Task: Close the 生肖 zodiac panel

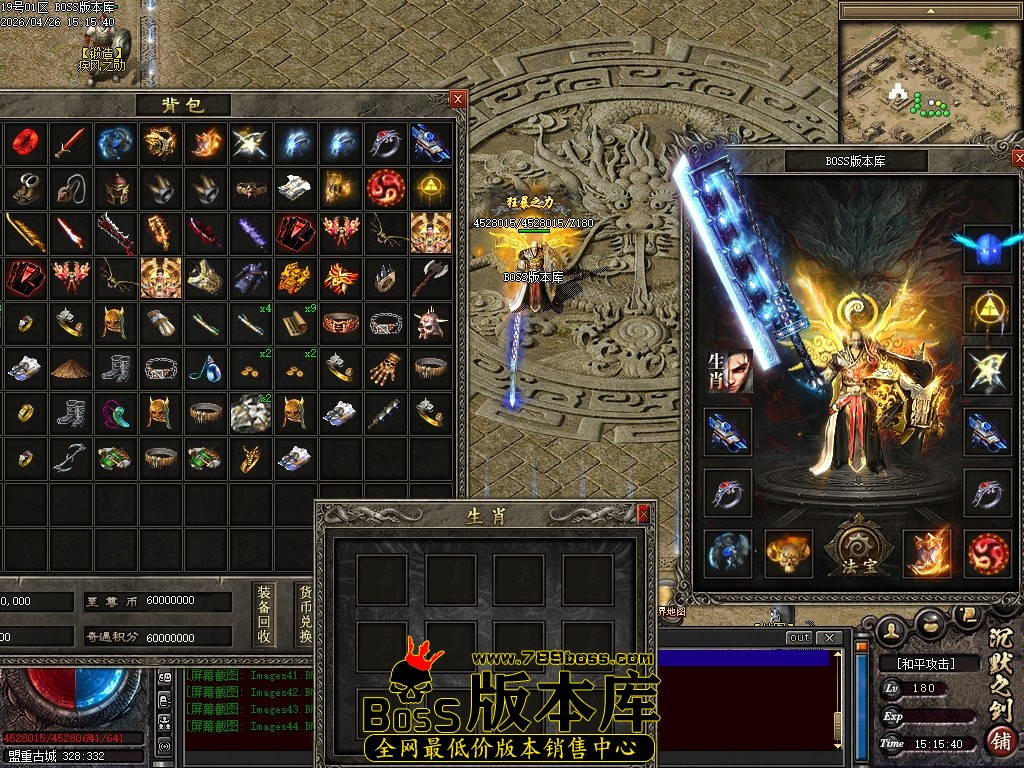Action: coord(644,513)
